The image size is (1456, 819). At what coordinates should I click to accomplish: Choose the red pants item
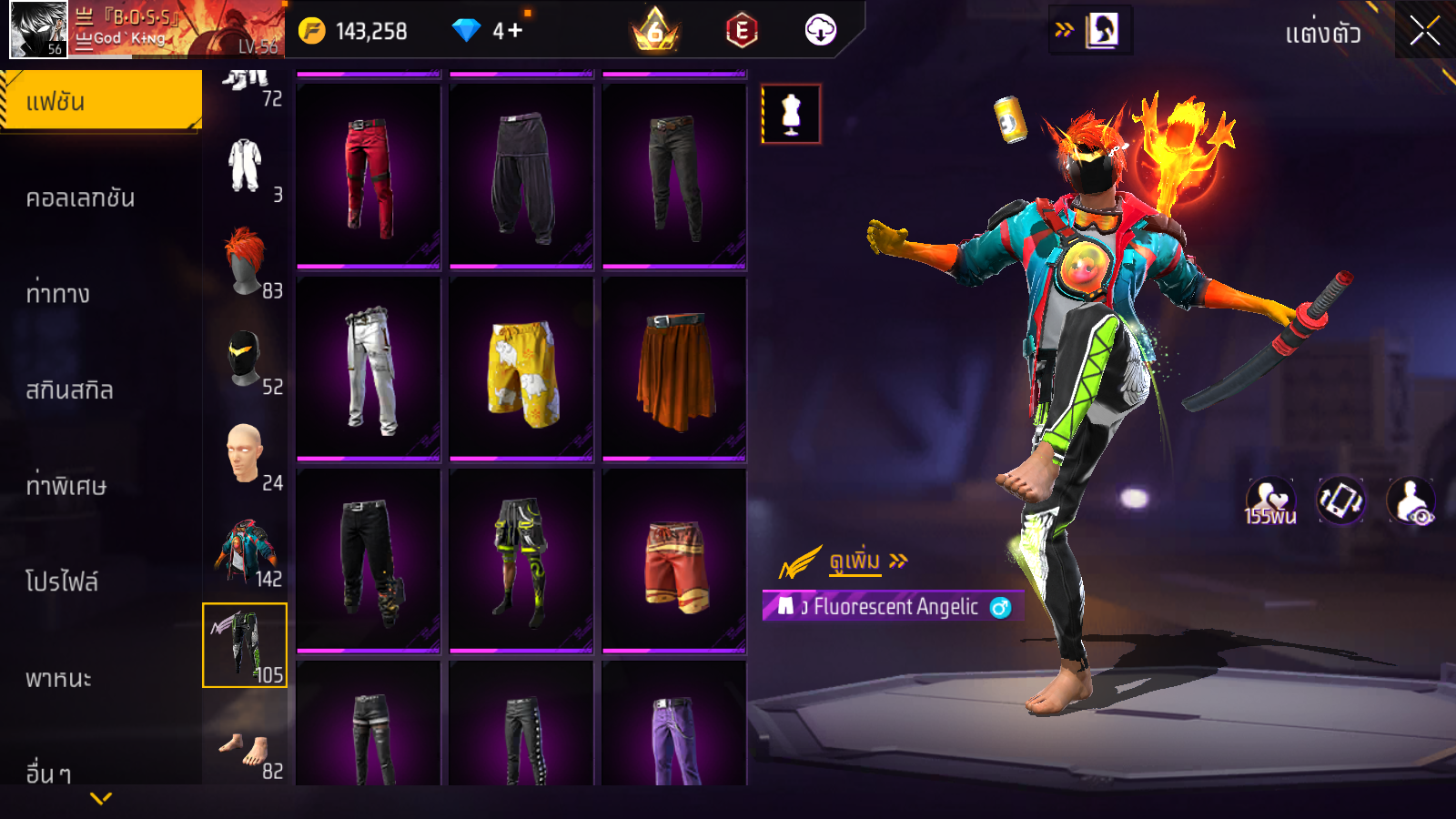point(369,176)
